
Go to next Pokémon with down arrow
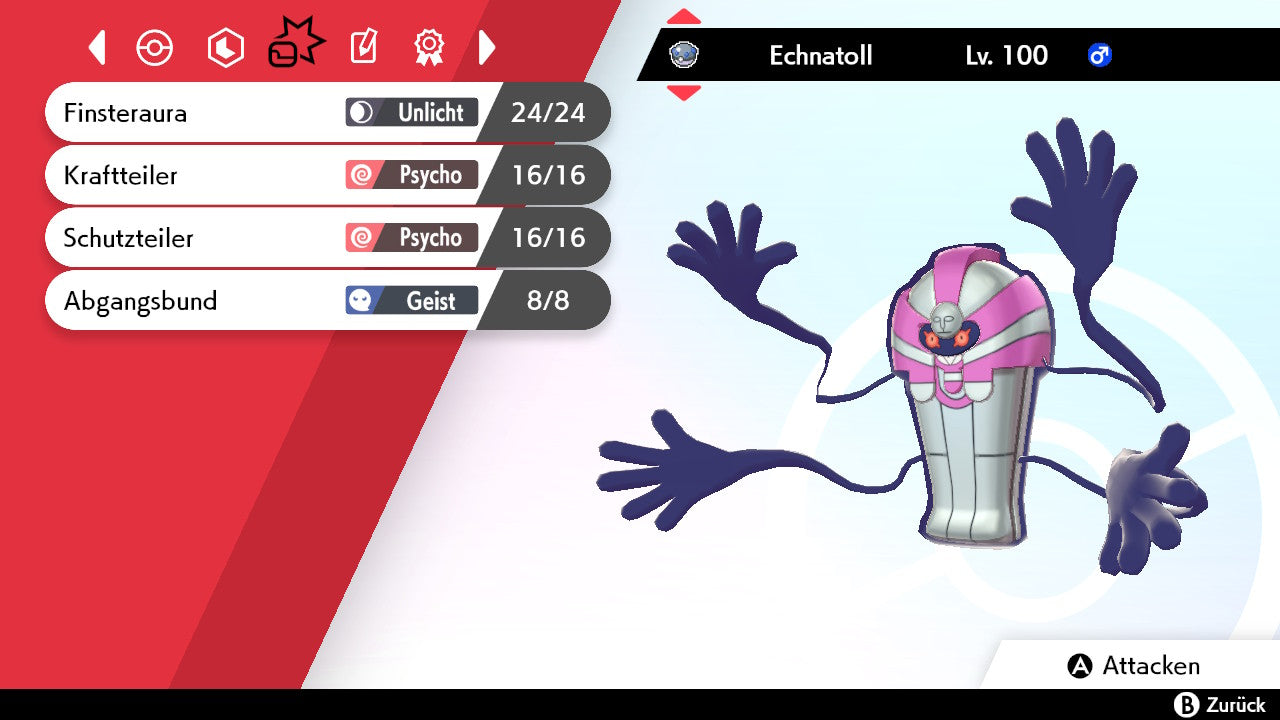click(x=684, y=93)
